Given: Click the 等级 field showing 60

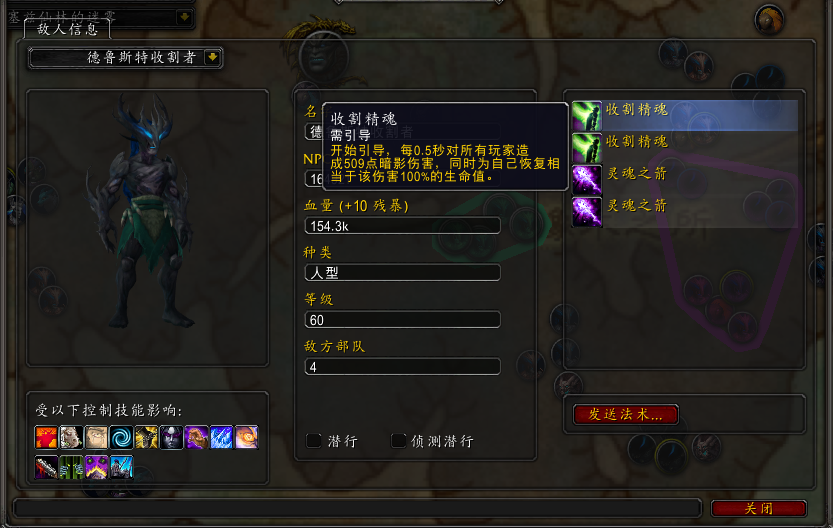Looking at the screenshot, I should [401, 320].
